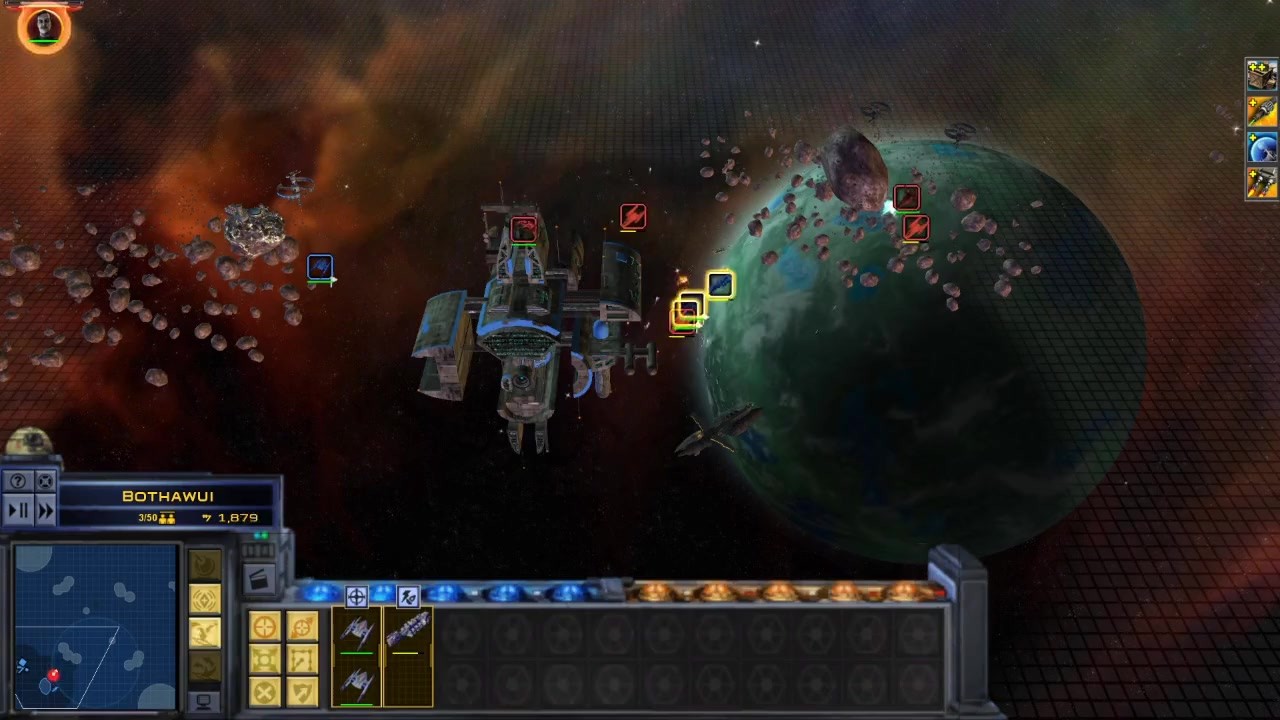The height and width of the screenshot is (720, 1280).
Task: Toggle the clapperboard cinematic camera button
Action: click(x=258, y=578)
